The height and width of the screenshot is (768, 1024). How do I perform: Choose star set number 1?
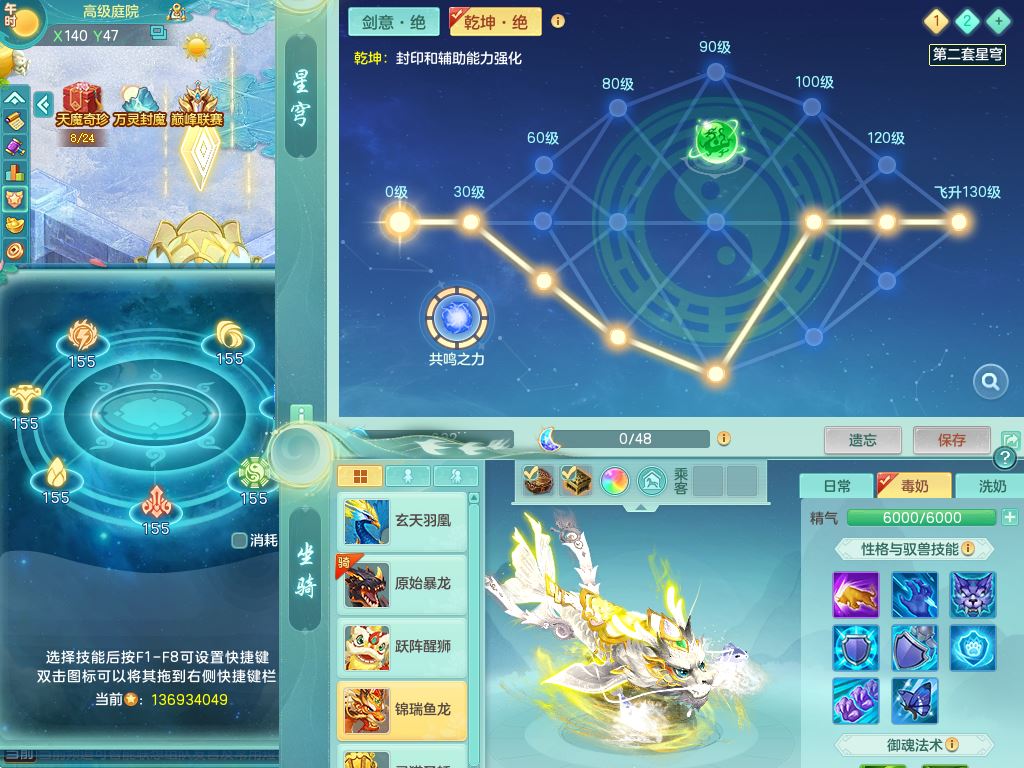pos(936,21)
